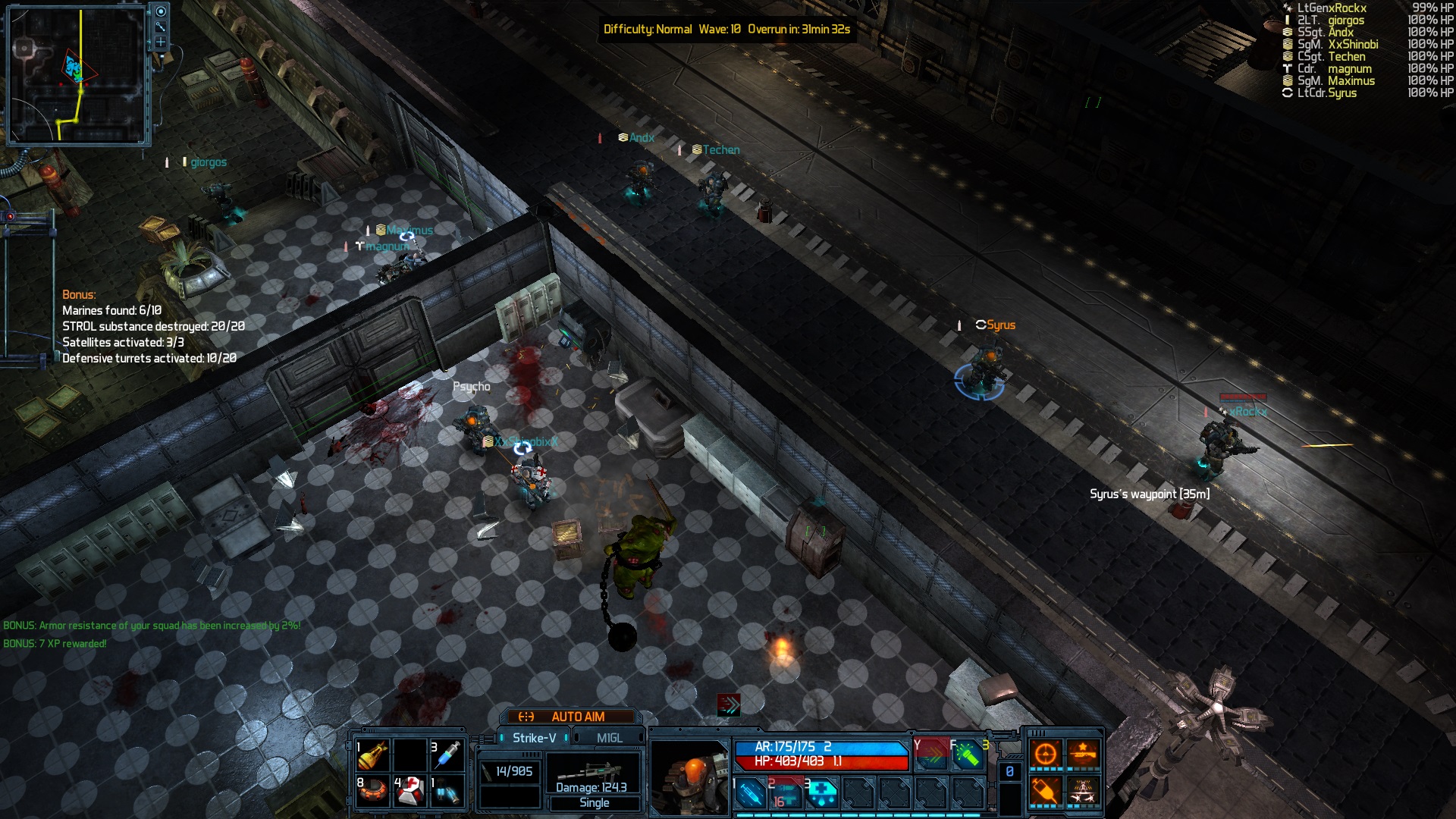Switch to the MIGL weapon tab
Image resolution: width=1456 pixels, height=819 pixels.
(609, 738)
